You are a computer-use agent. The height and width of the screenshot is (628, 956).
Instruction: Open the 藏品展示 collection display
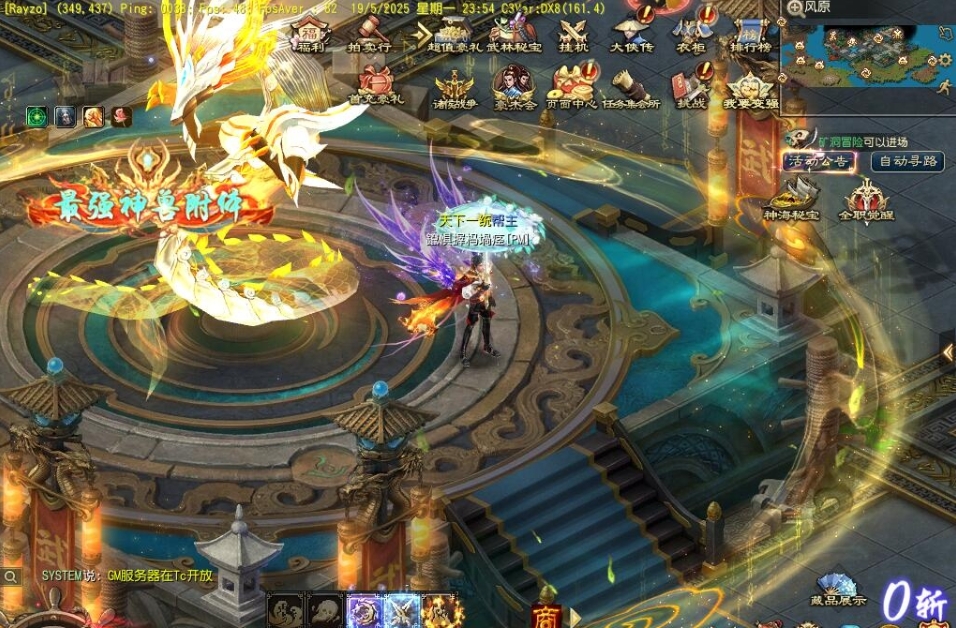pyautogui.click(x=838, y=589)
